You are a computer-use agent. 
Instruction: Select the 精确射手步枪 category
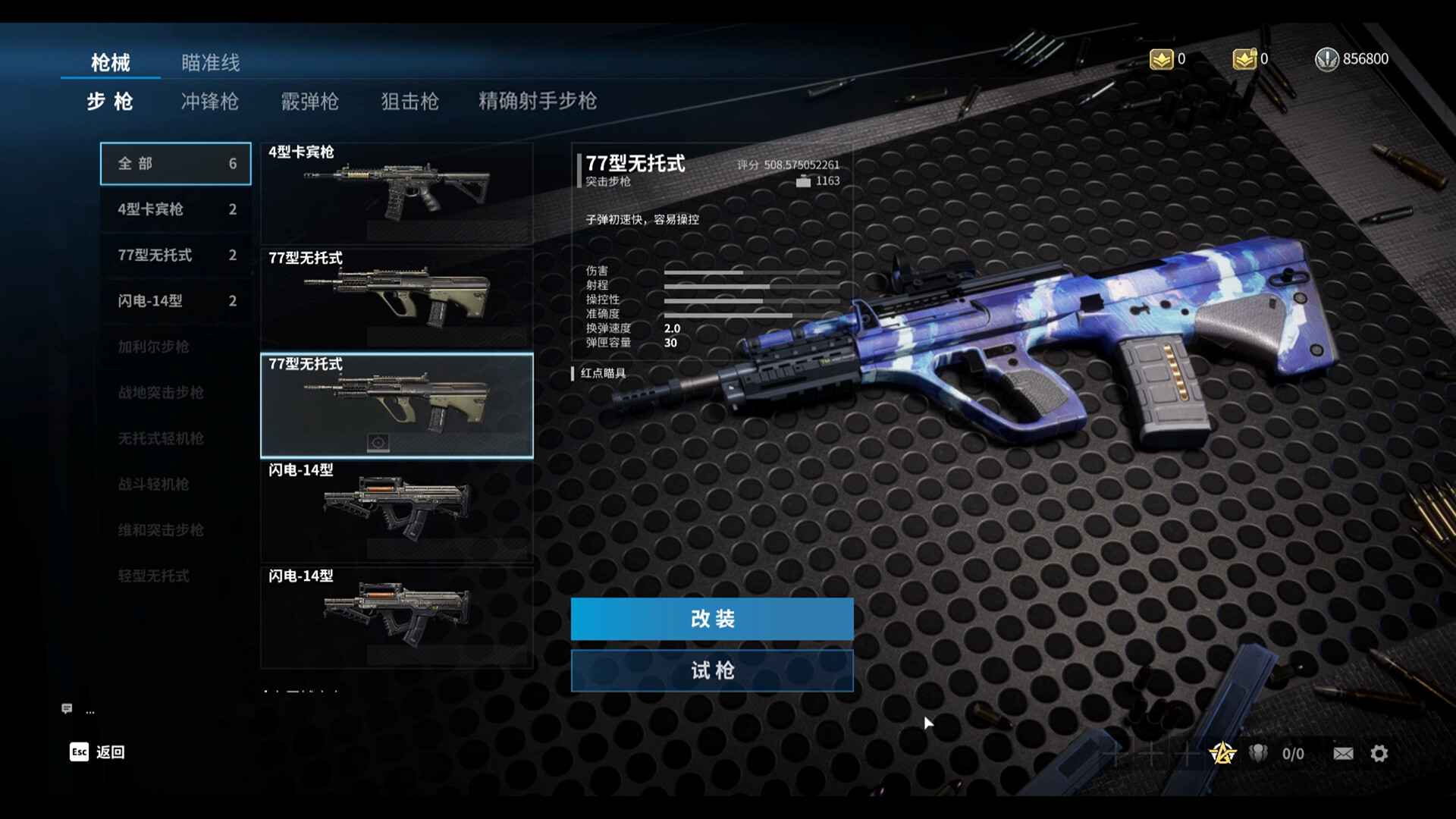(x=536, y=101)
